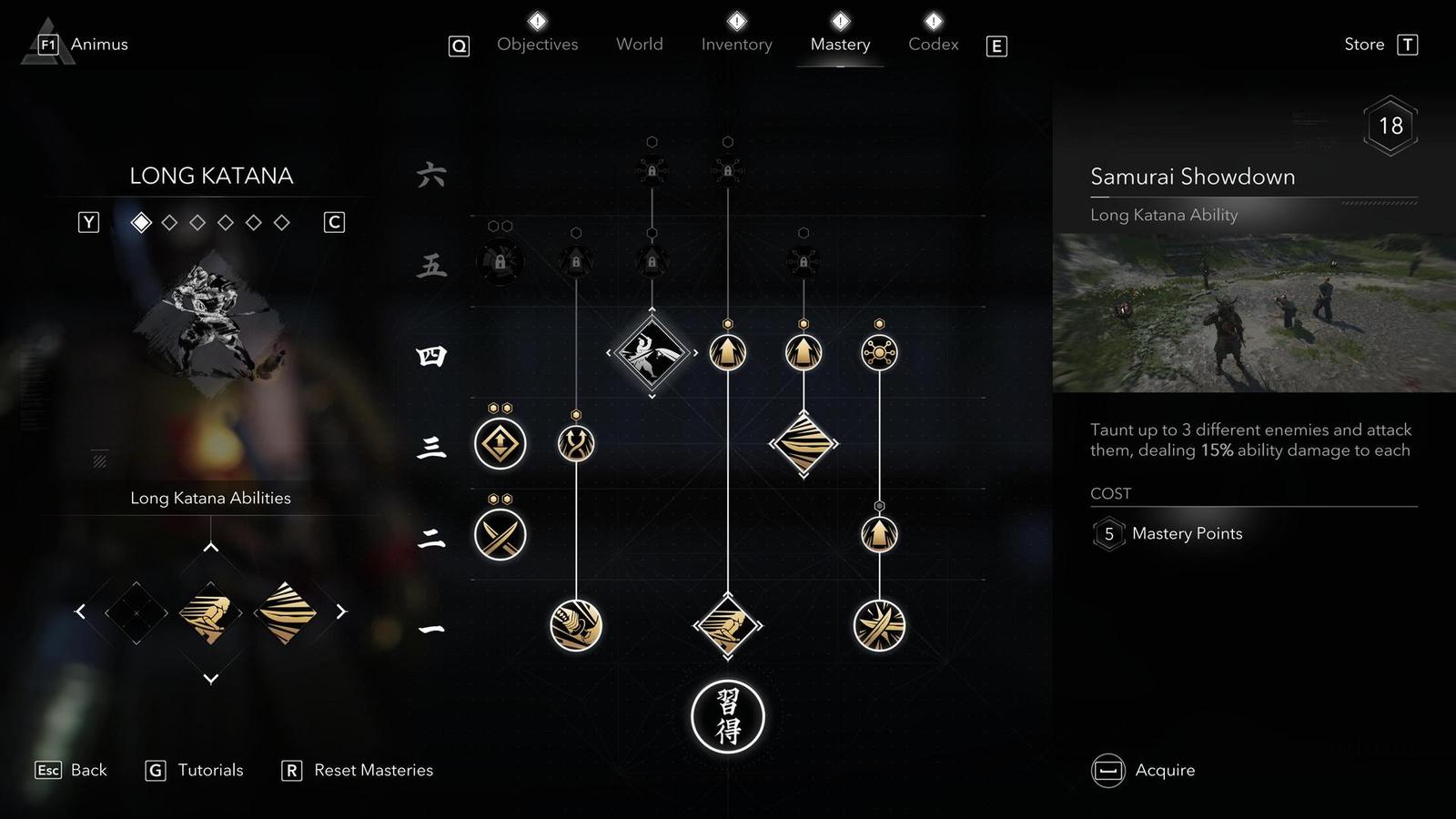Click Reset Masteries at the bottom

(x=372, y=770)
